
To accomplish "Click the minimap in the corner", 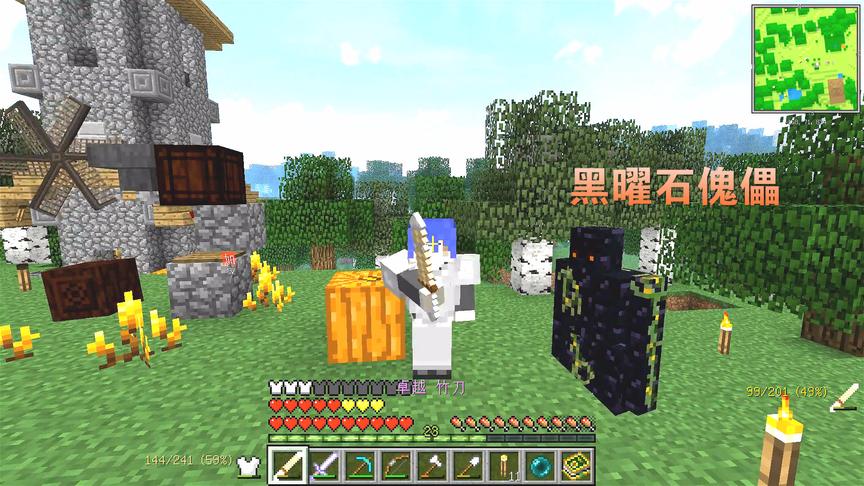I will click(806, 58).
